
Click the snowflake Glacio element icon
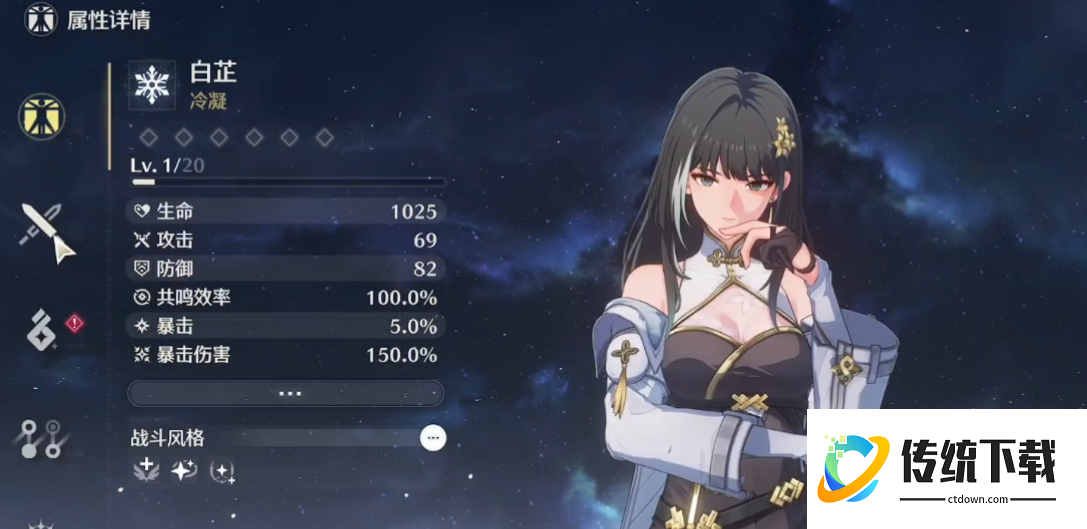[x=152, y=85]
